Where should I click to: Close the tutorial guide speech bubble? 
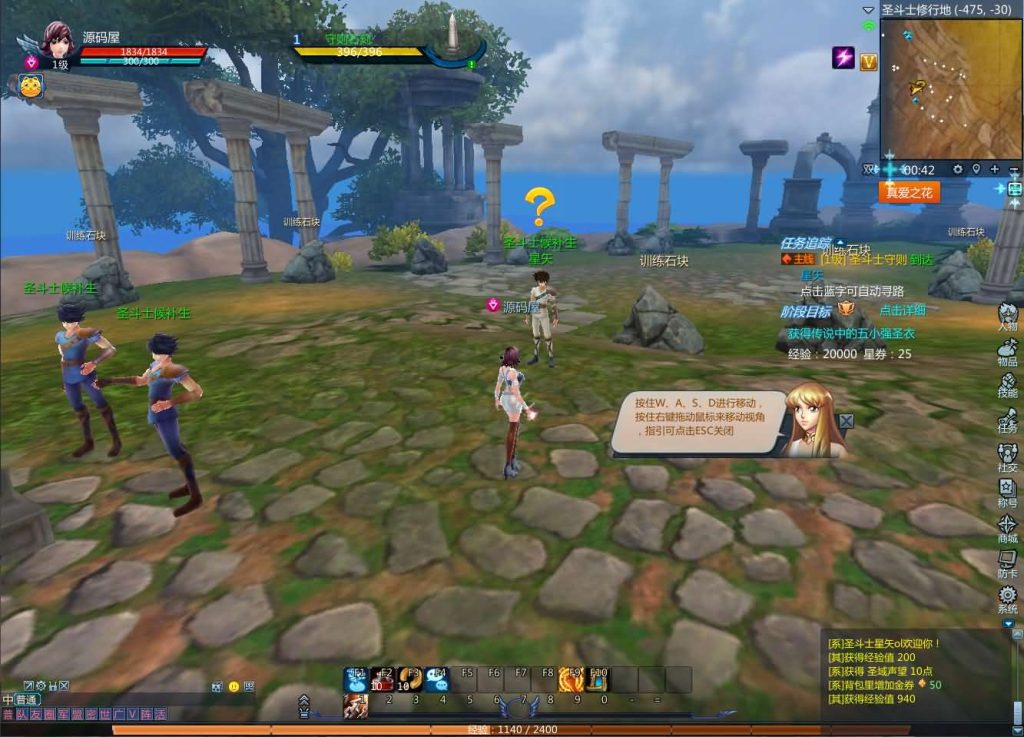846,421
